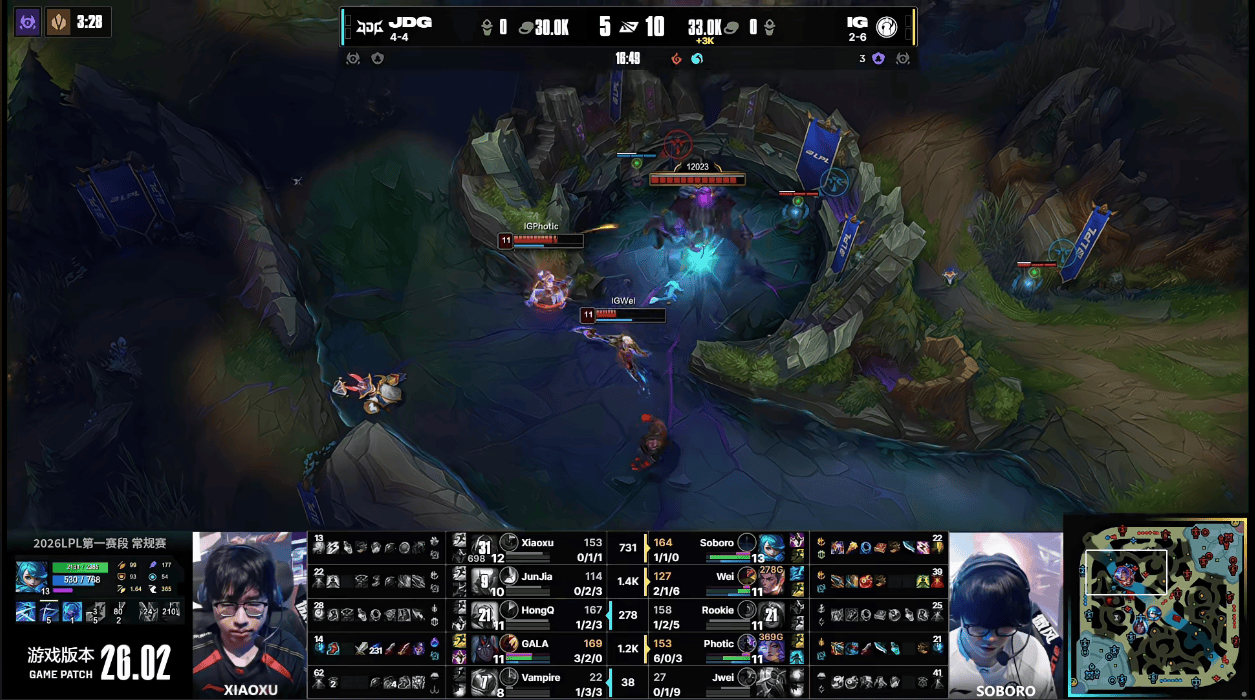This screenshot has height=700, width=1255.
Task: Click the IG team logo in scoreboard
Action: tap(888, 24)
